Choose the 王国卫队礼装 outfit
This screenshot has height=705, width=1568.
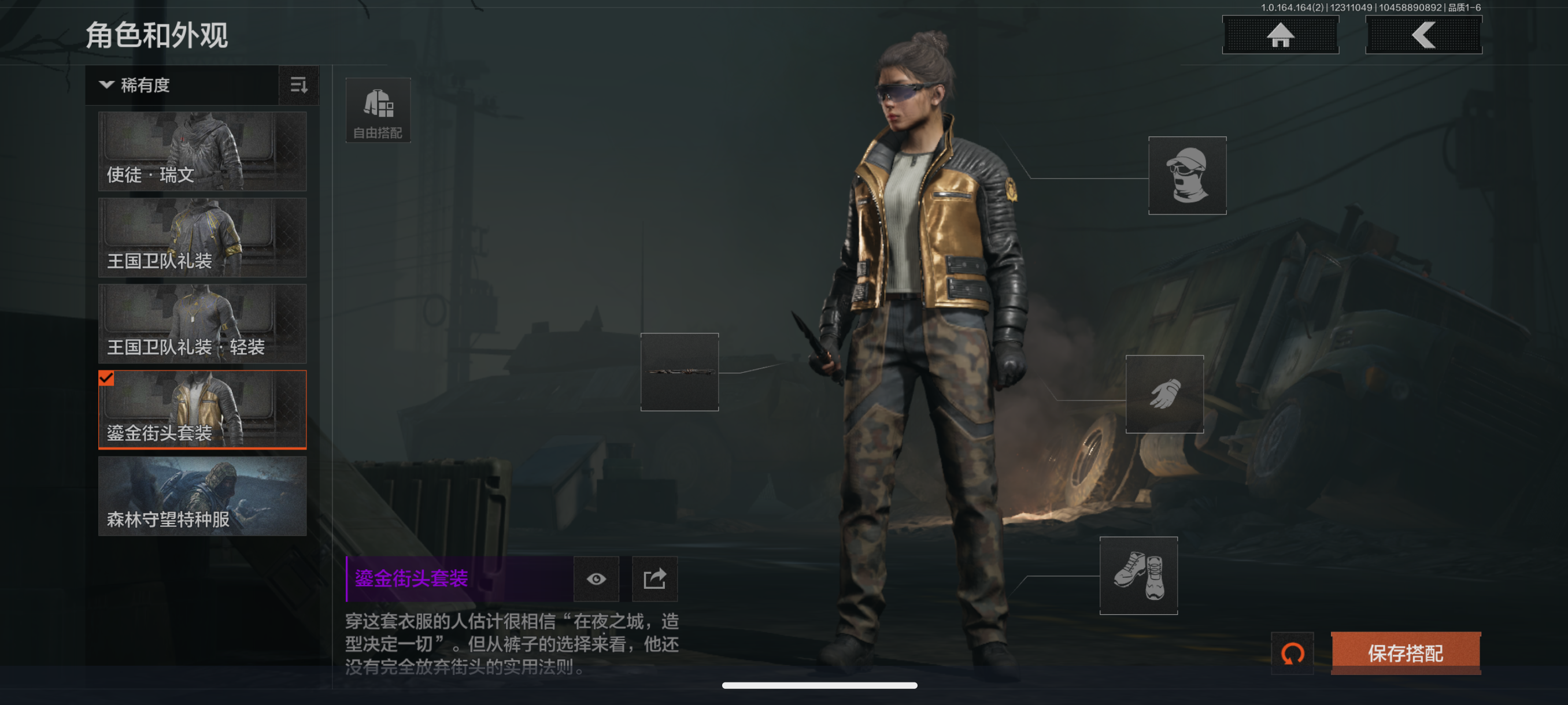pyautogui.click(x=202, y=238)
